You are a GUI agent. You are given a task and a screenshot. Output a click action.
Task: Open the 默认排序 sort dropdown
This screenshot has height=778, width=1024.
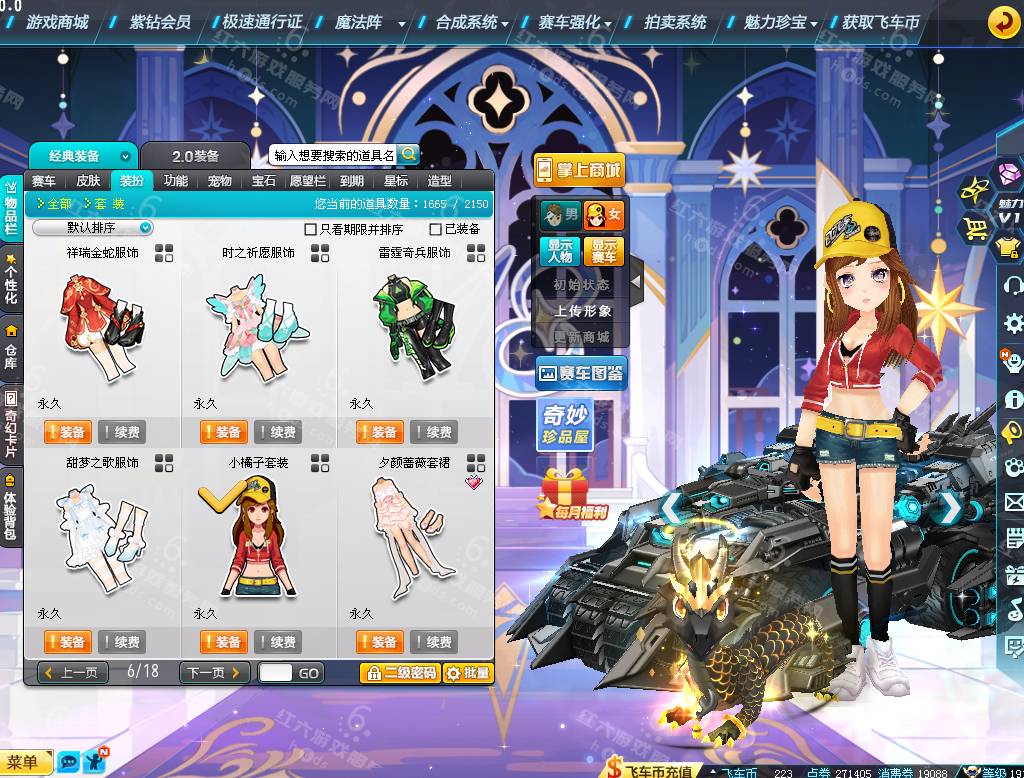pos(93,228)
